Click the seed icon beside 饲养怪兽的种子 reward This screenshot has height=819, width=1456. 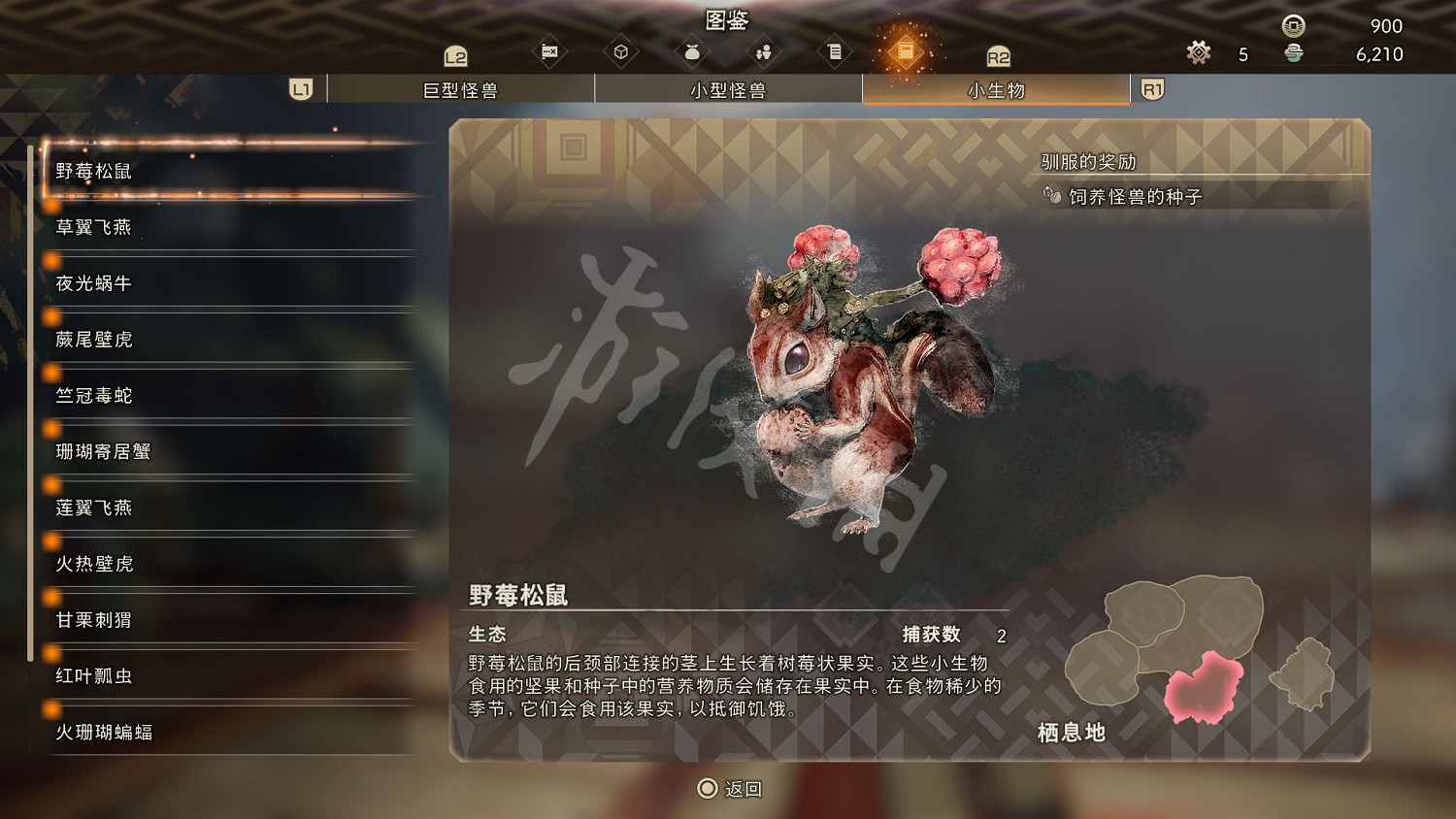click(1051, 194)
